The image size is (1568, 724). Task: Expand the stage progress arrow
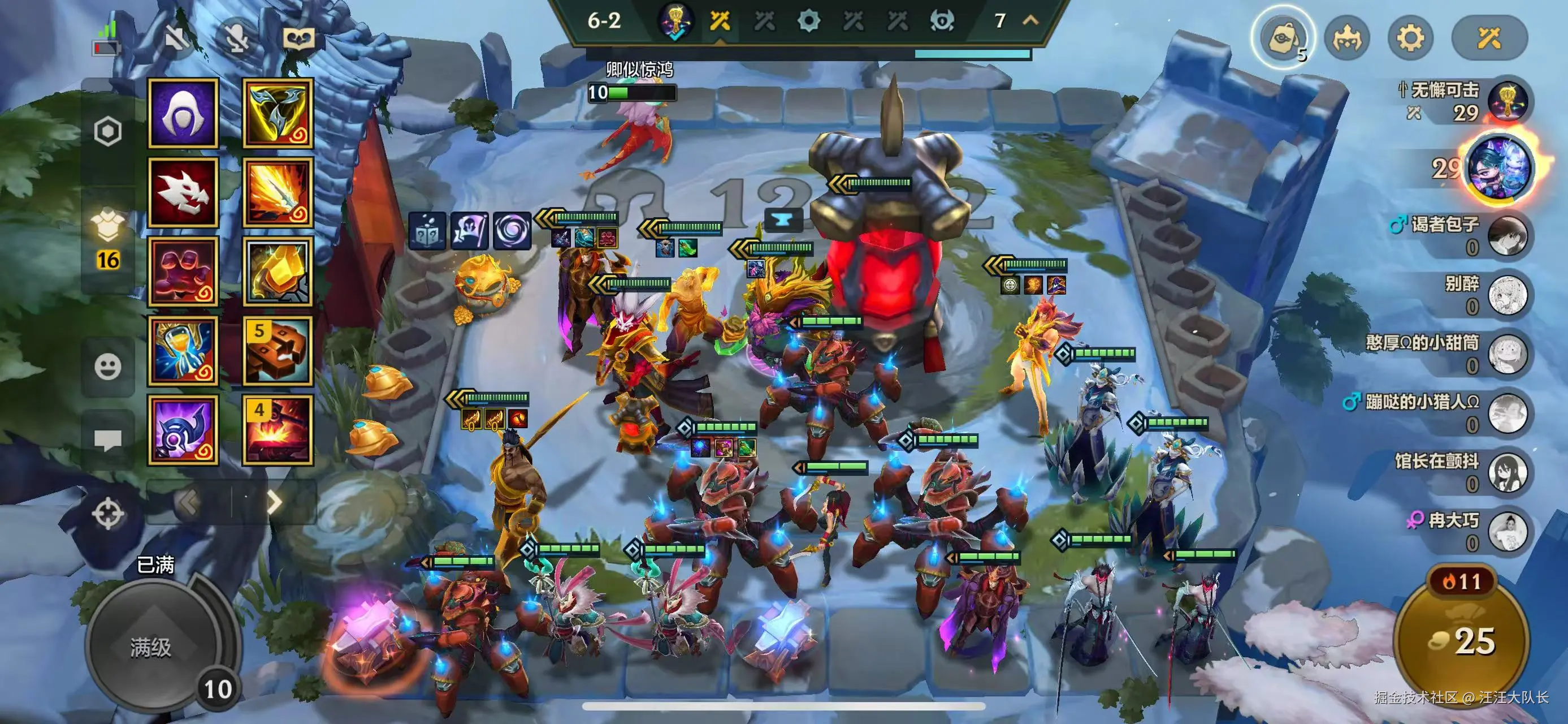(x=1030, y=21)
